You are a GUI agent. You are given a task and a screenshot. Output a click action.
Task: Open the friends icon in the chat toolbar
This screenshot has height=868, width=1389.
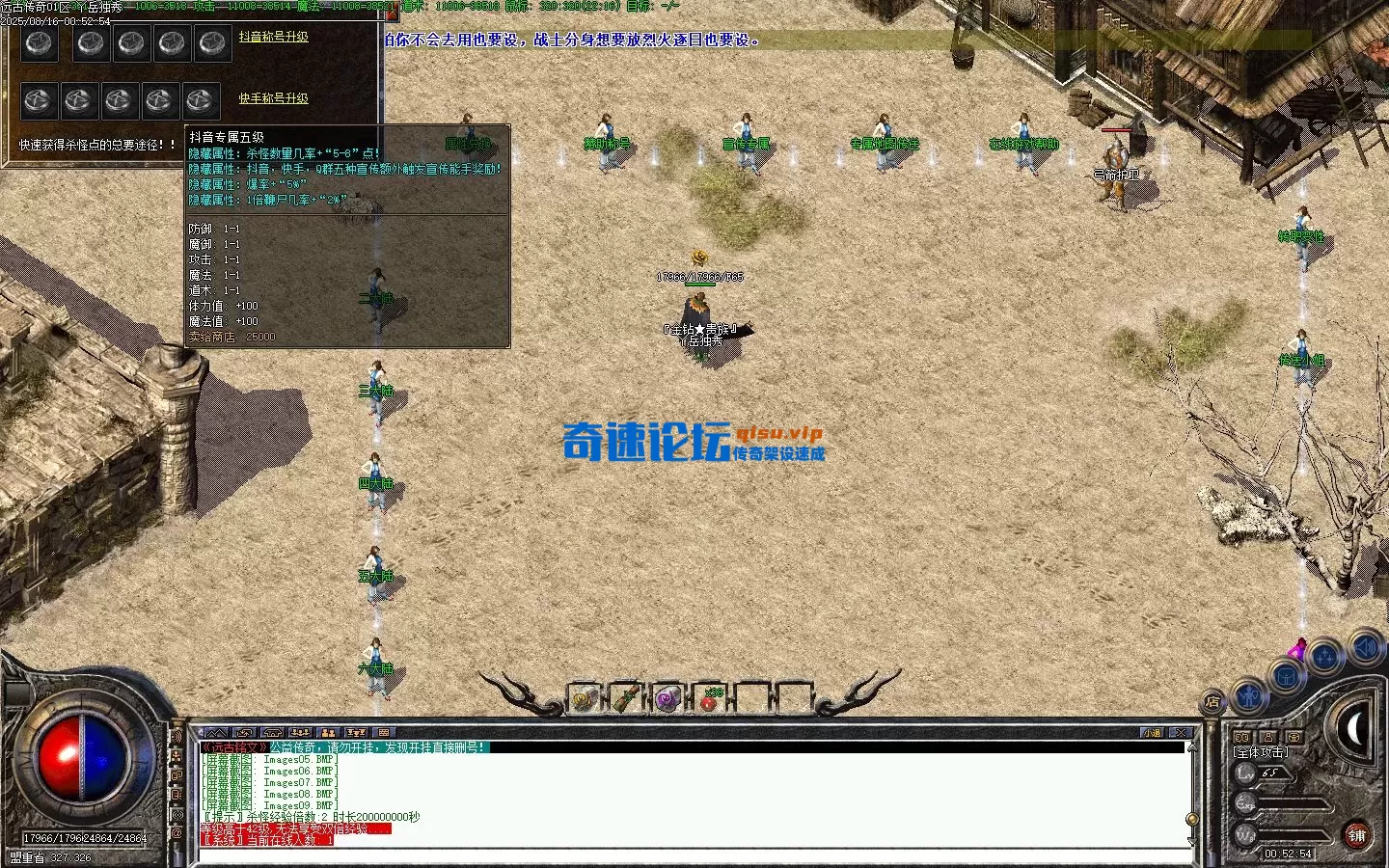pyautogui.click(x=298, y=733)
